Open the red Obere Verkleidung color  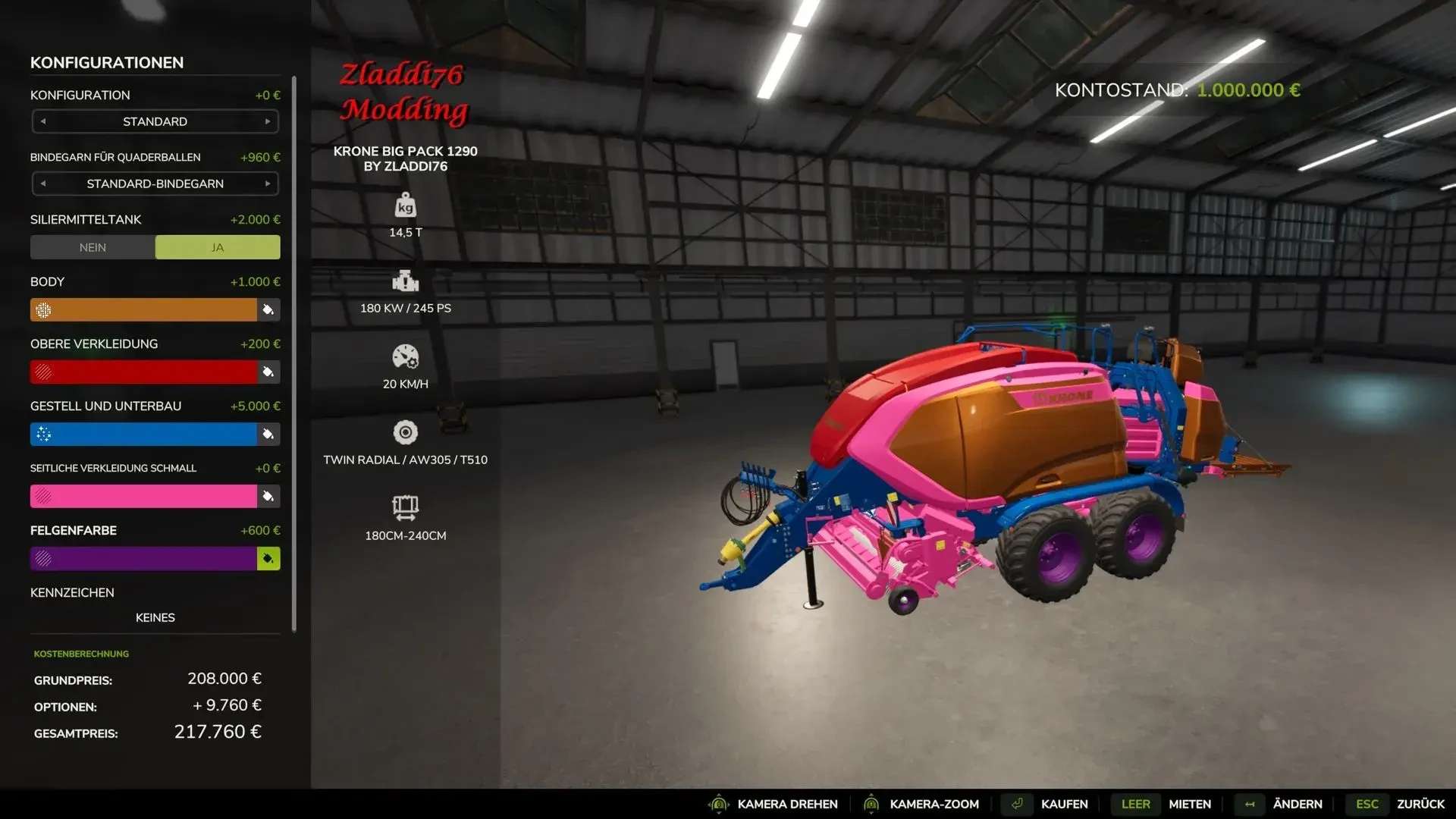tap(144, 372)
